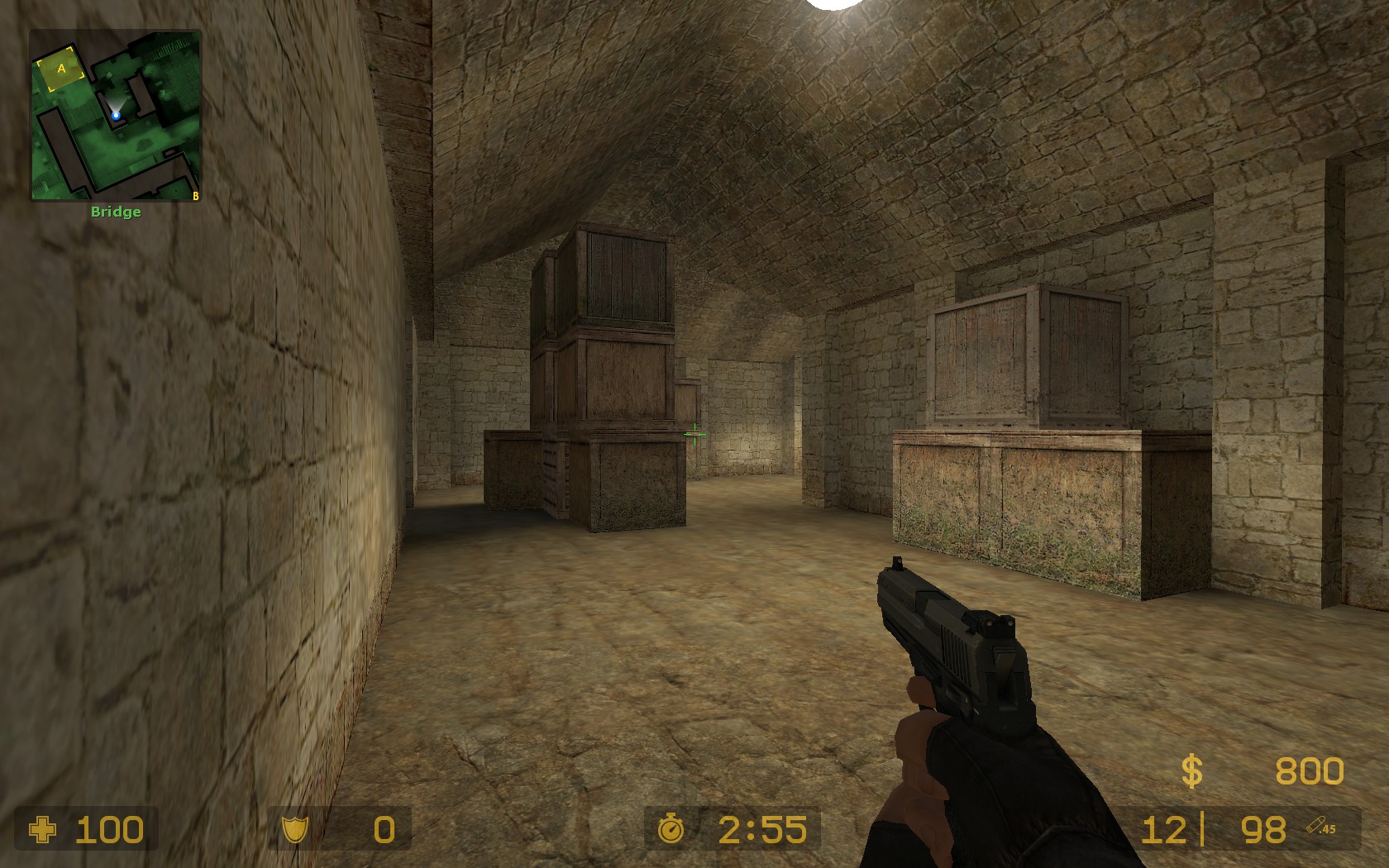Select bombsite A marker on the radar

click(61, 70)
